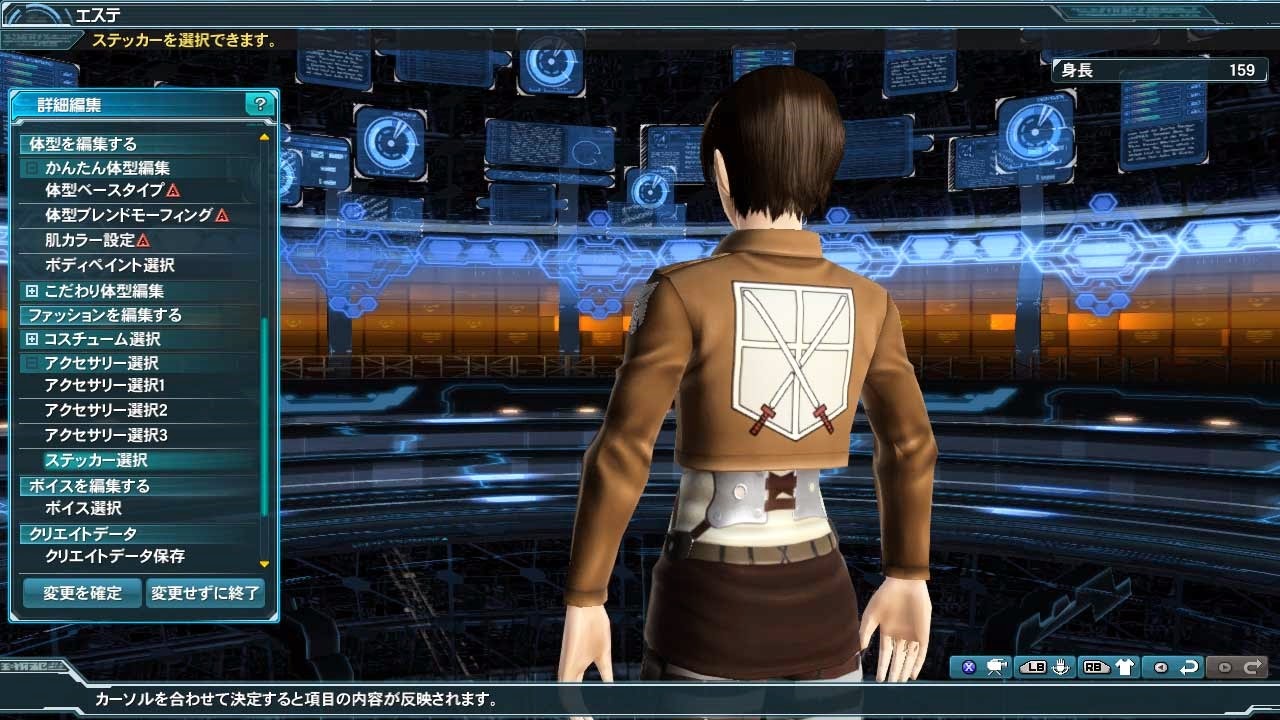Click the blue sphere icon at bottom right

tap(968, 665)
